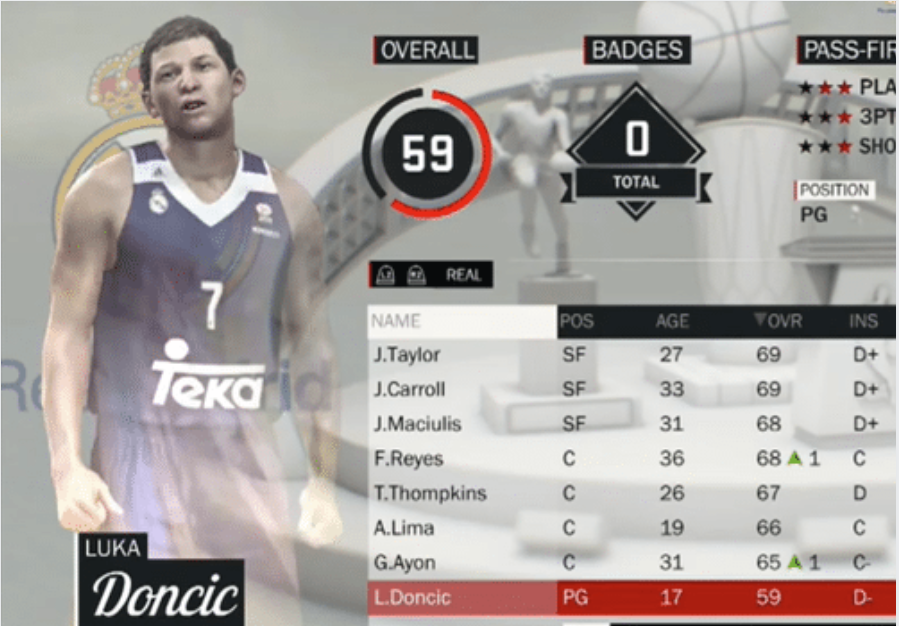Open the Overall 59 rating dial
Viewport: 899px width, 626px height.
coord(427,153)
